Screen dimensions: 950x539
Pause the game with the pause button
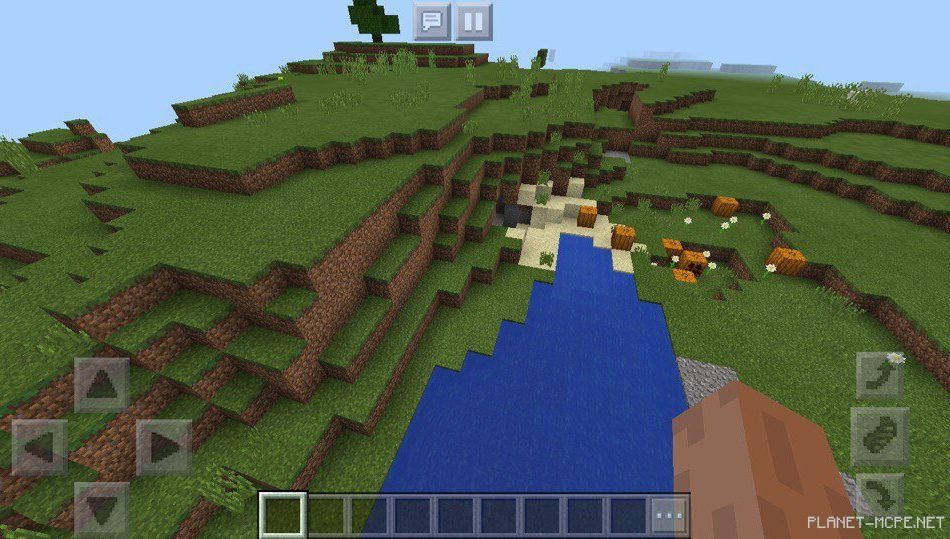pos(474,20)
